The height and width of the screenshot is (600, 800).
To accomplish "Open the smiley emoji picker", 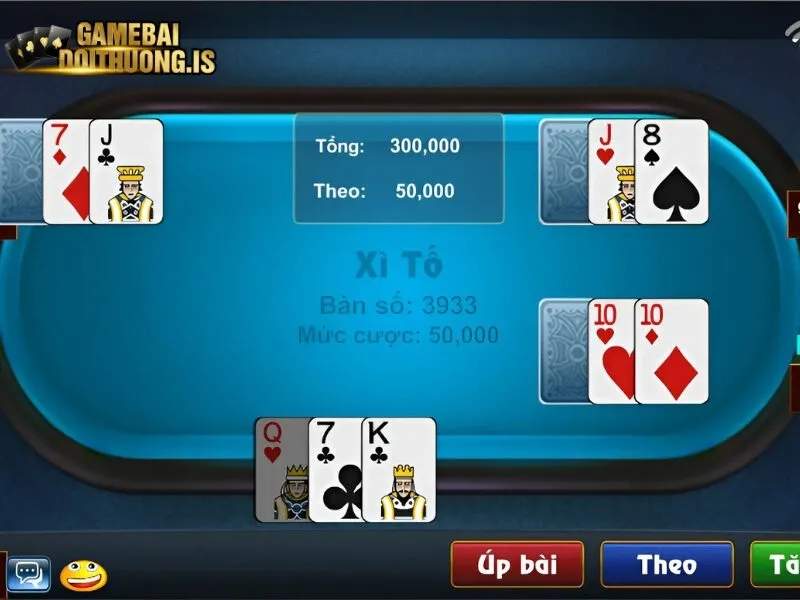I will [x=83, y=574].
